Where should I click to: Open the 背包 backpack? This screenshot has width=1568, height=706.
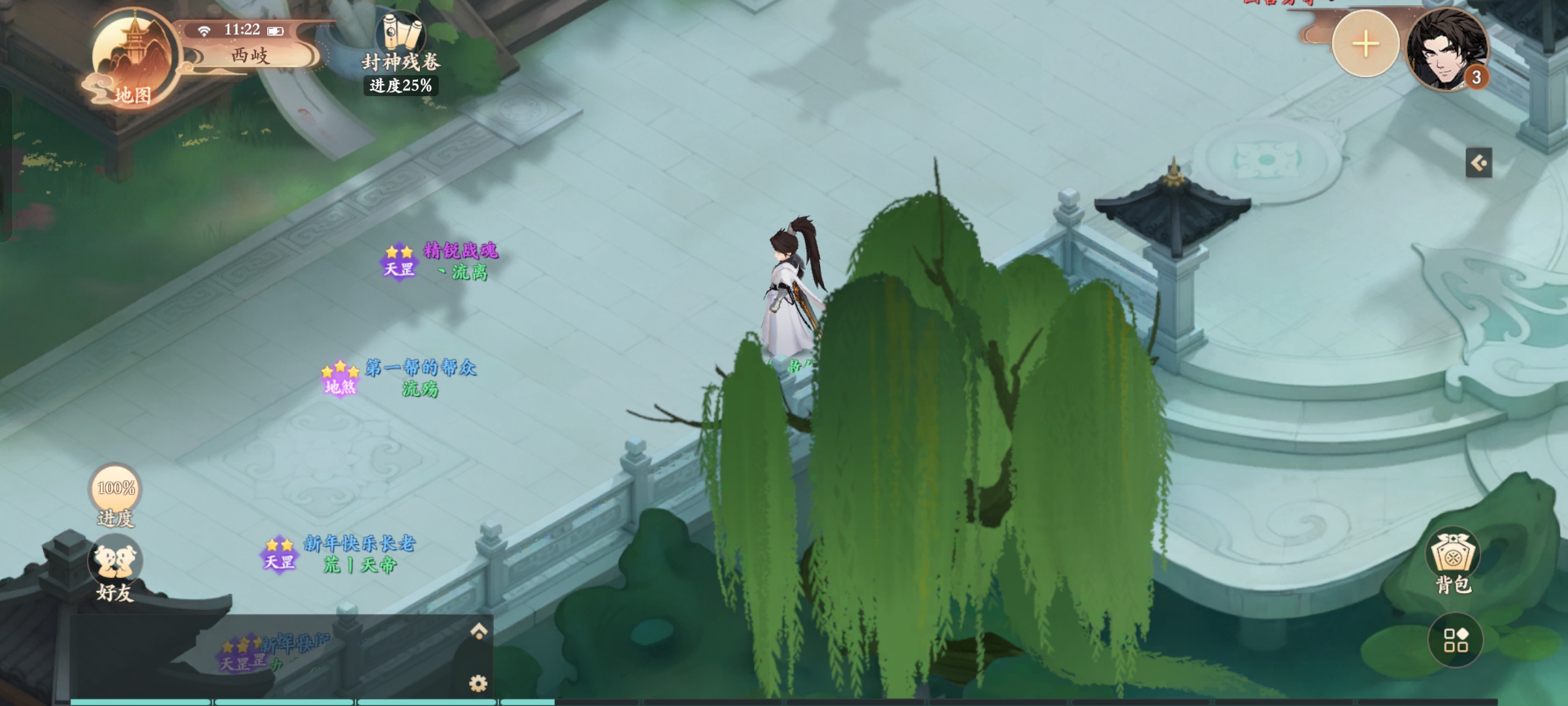point(1453,562)
